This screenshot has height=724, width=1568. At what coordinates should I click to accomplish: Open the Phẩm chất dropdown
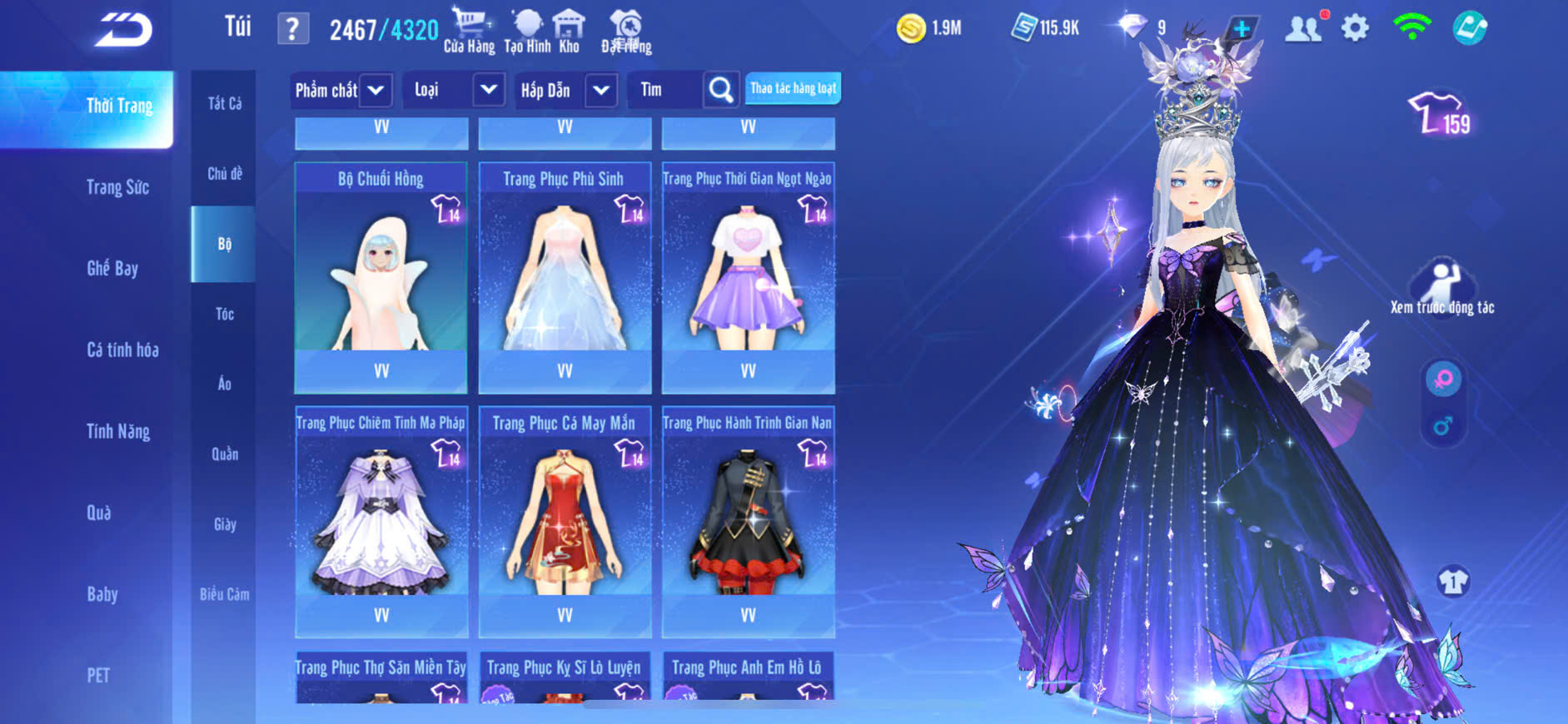tap(376, 90)
